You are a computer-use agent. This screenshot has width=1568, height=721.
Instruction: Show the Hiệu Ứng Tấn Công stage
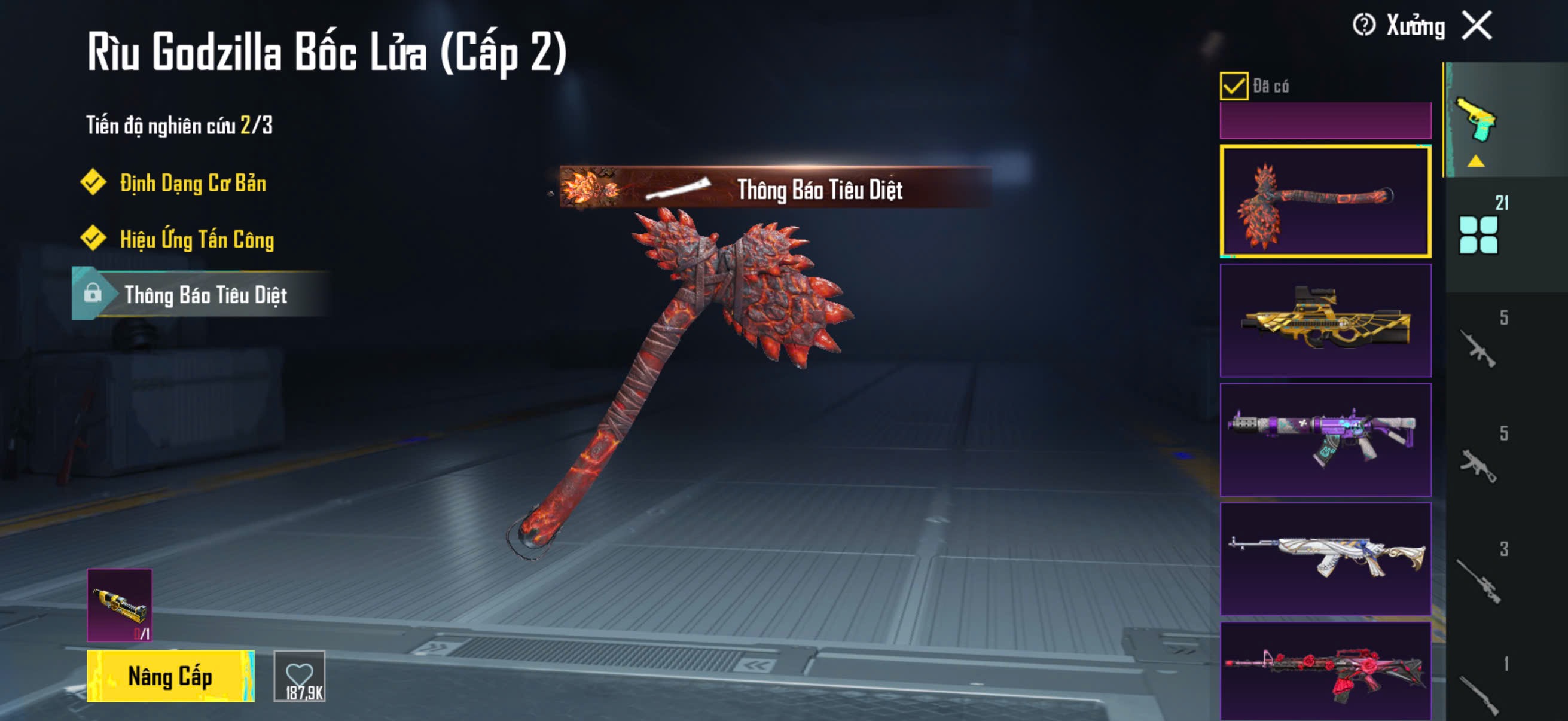click(x=196, y=239)
